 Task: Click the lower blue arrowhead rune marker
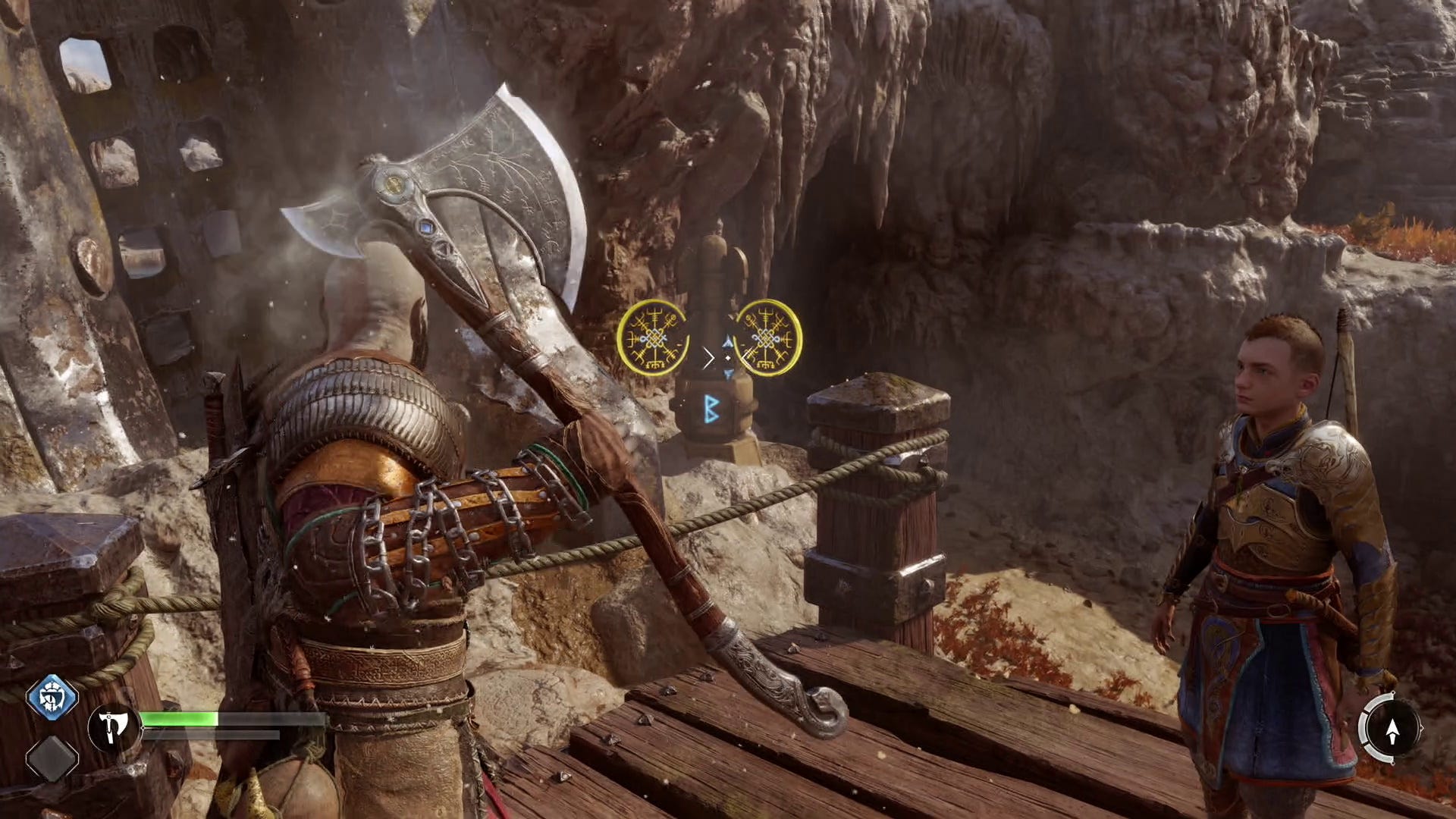point(727,375)
